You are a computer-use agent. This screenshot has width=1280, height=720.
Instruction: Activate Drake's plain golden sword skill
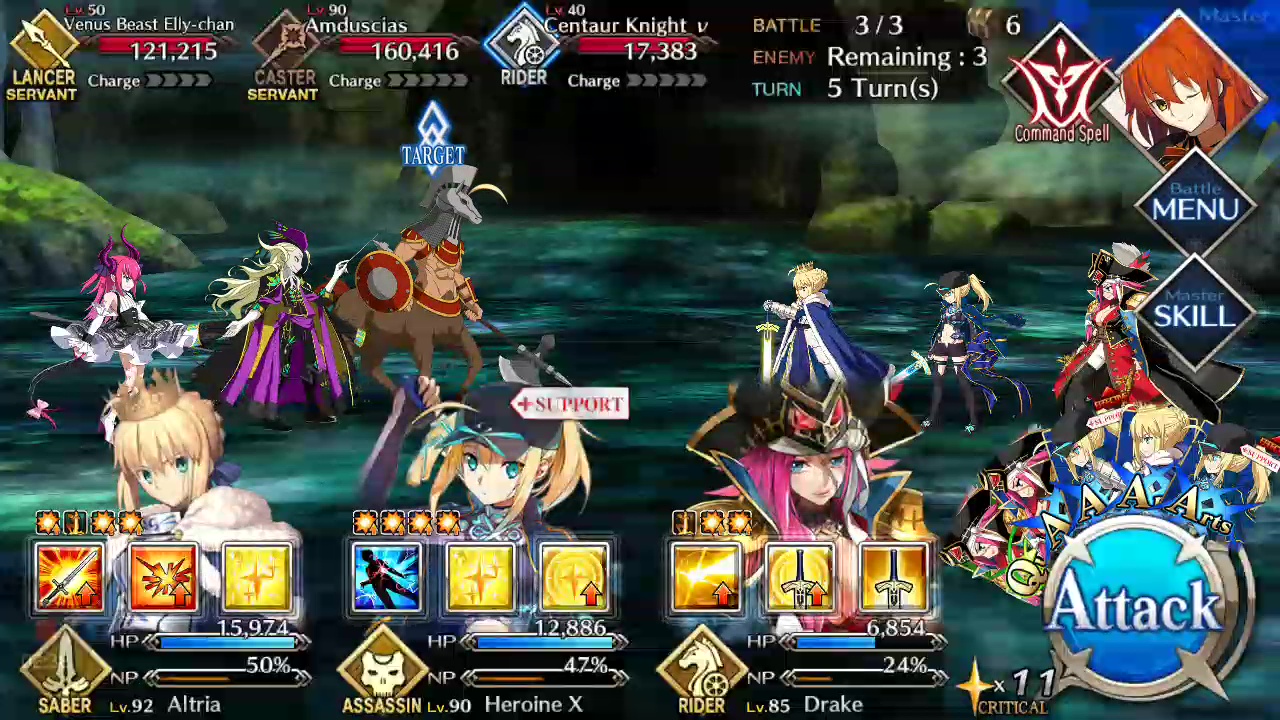[x=894, y=577]
